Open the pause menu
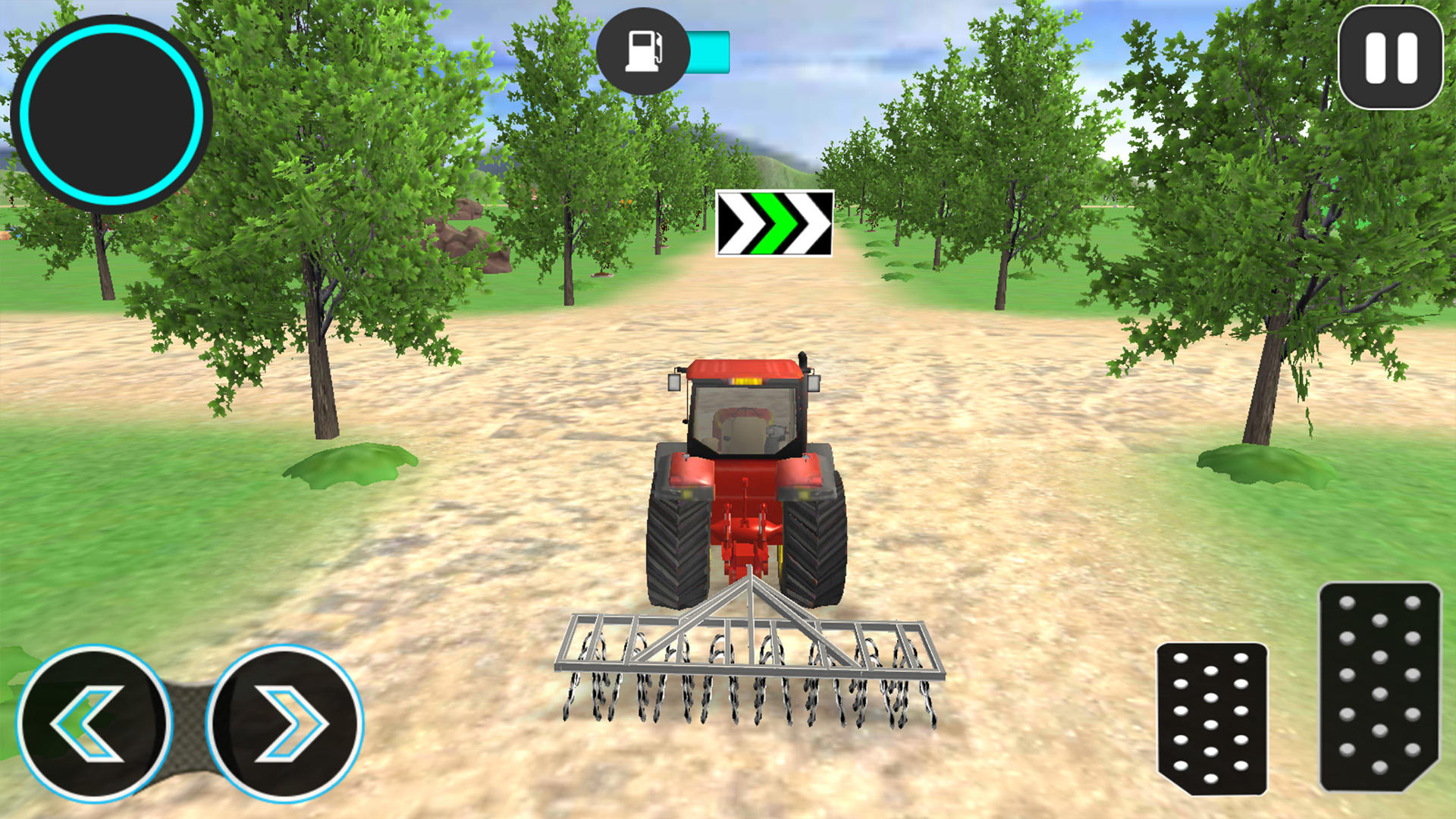1456x819 pixels. coord(1392,58)
